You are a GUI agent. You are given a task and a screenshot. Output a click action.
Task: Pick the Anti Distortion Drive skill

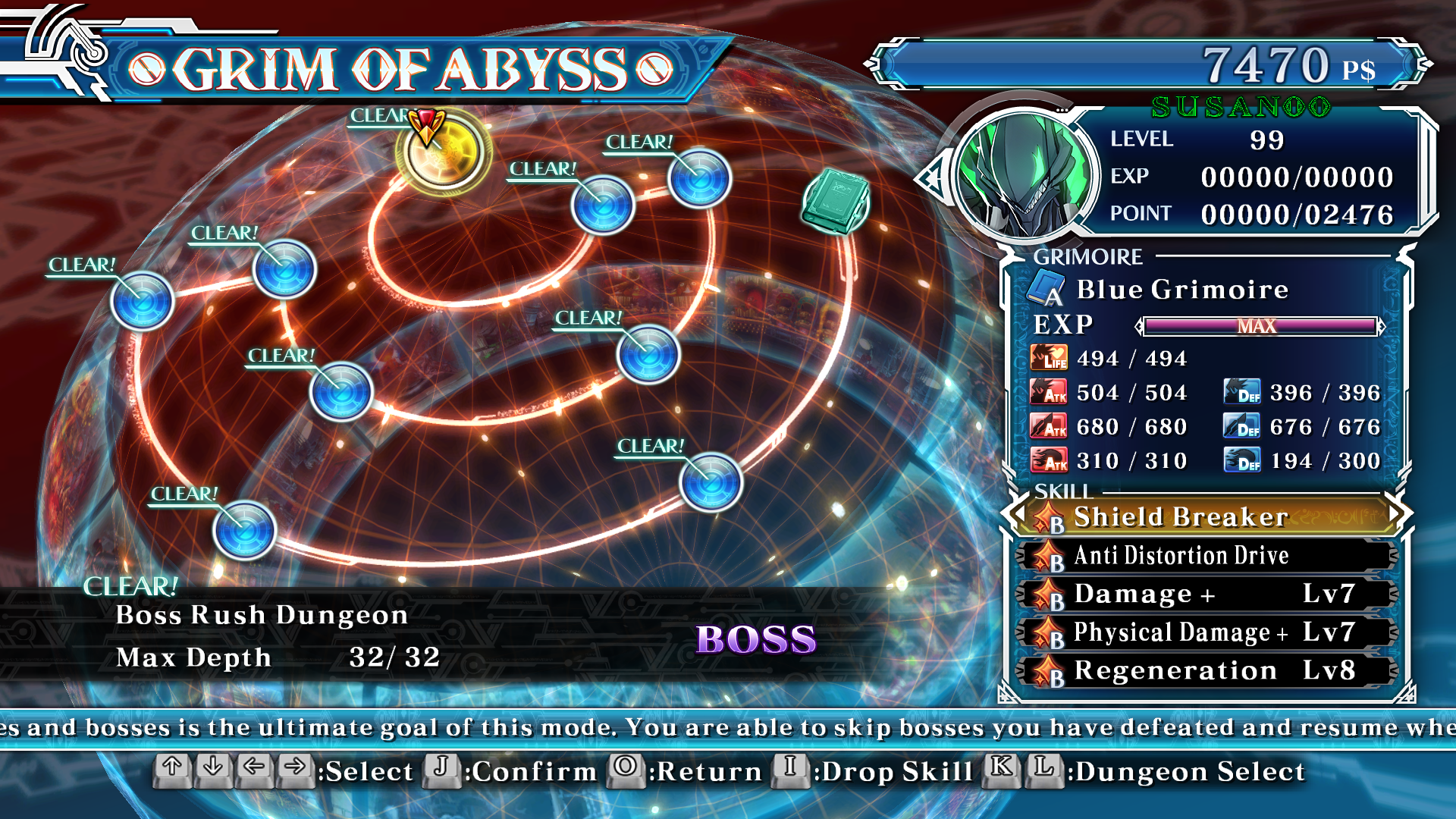point(1207,556)
